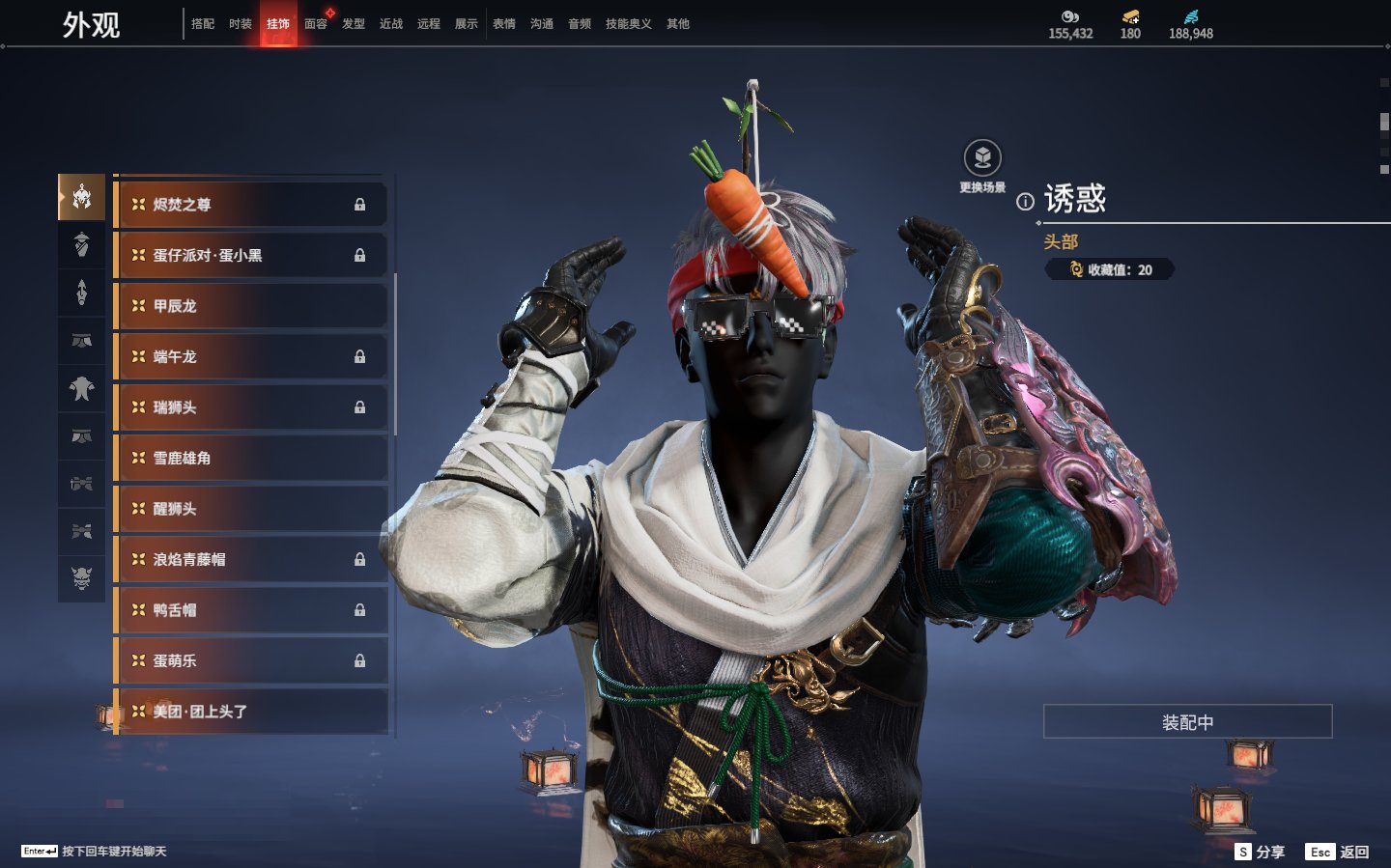Open the 搭配 tab
The height and width of the screenshot is (868, 1391).
click(203, 24)
